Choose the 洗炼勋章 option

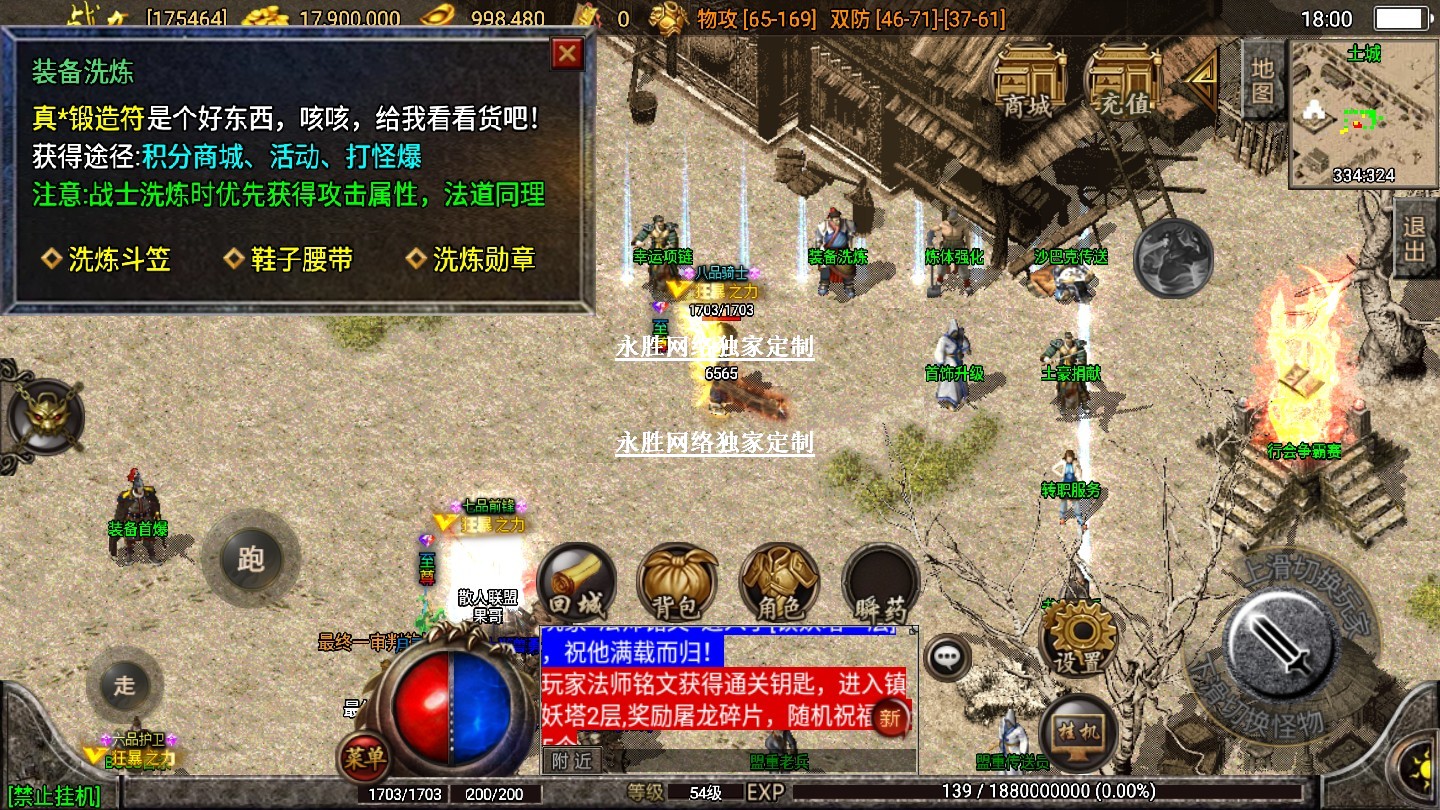tap(472, 260)
